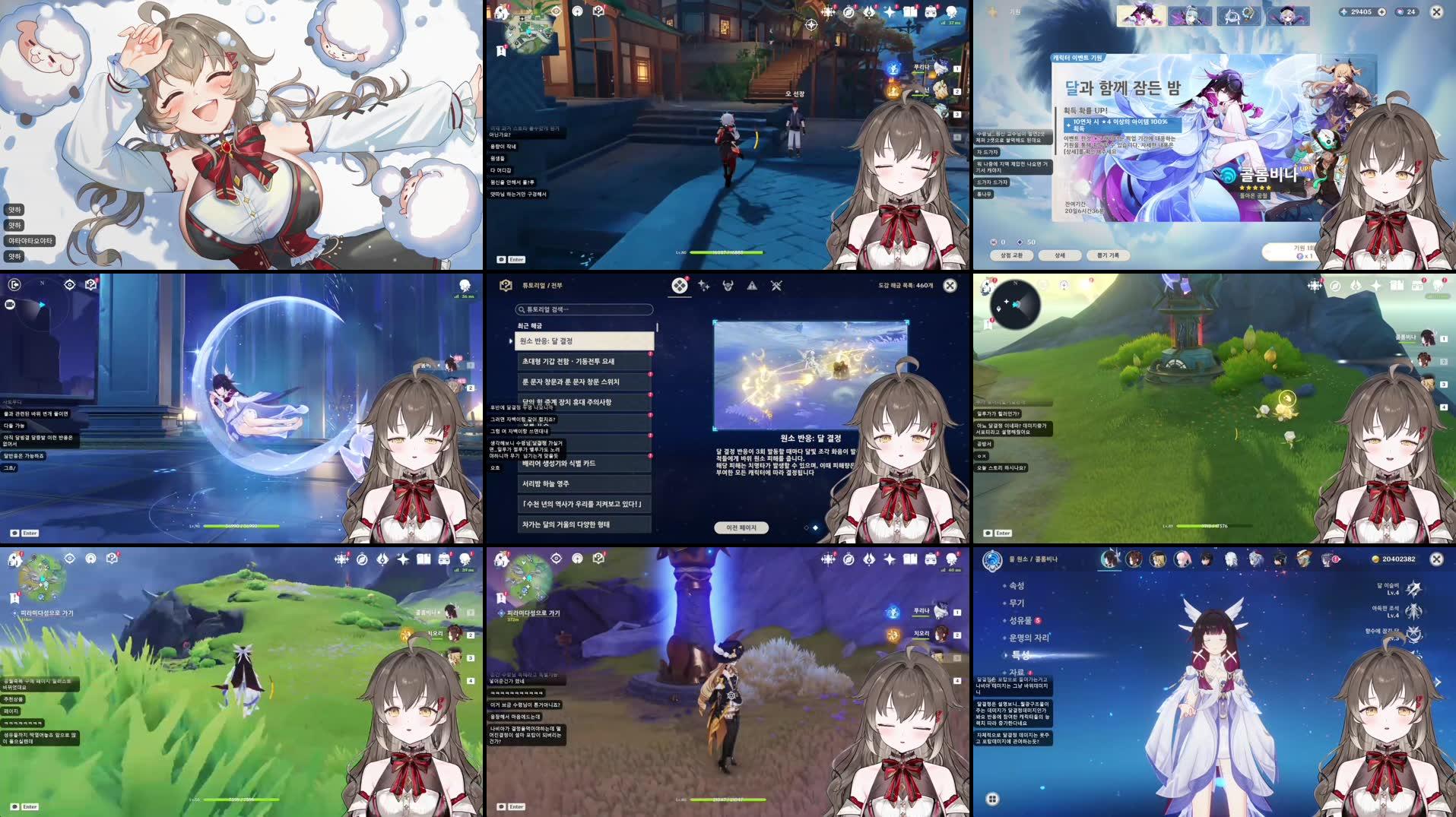Select the first character portrait in the party lineup
The width and height of the screenshot is (1456, 817).
1111,559
